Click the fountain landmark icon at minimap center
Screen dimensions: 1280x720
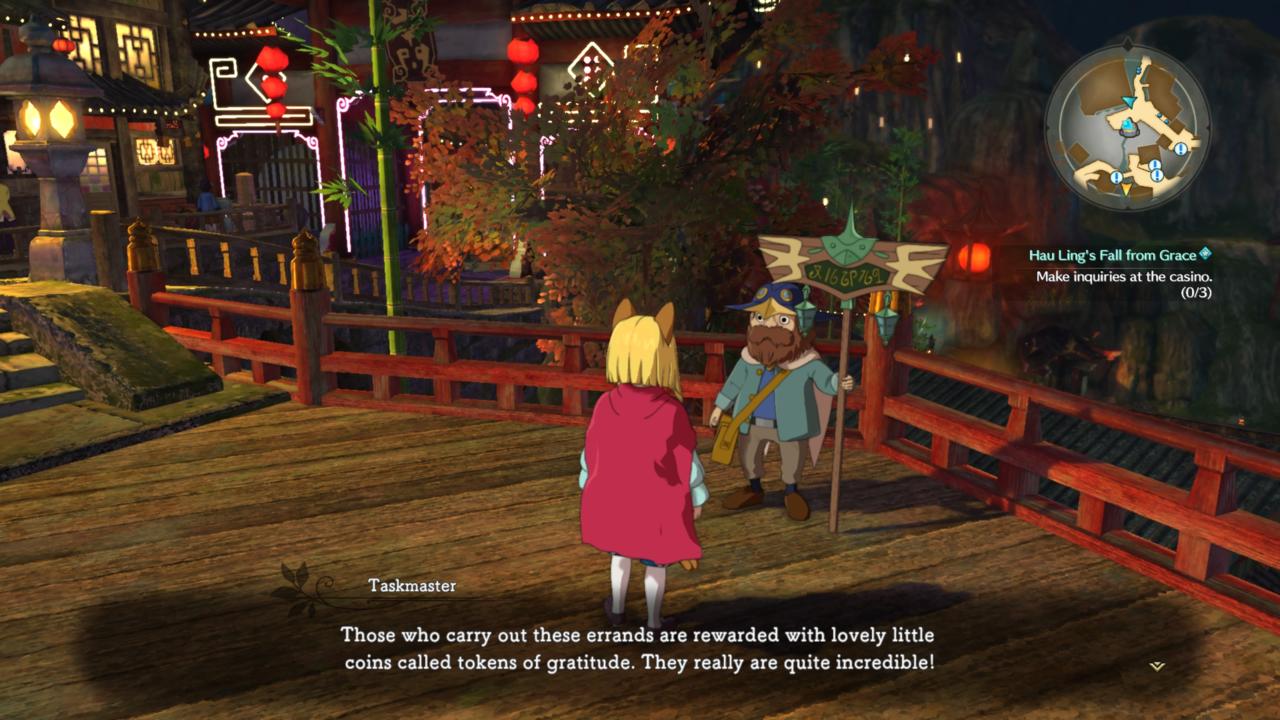(1128, 129)
